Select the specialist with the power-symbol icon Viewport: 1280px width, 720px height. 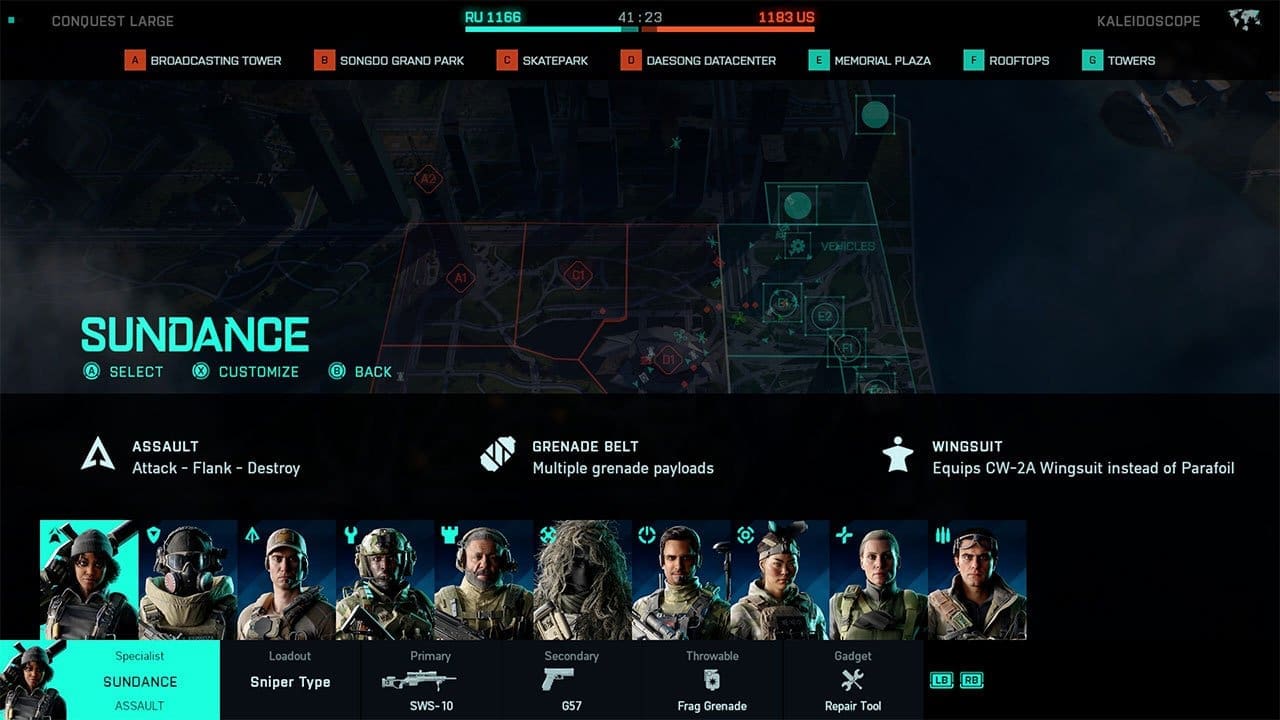pos(681,580)
